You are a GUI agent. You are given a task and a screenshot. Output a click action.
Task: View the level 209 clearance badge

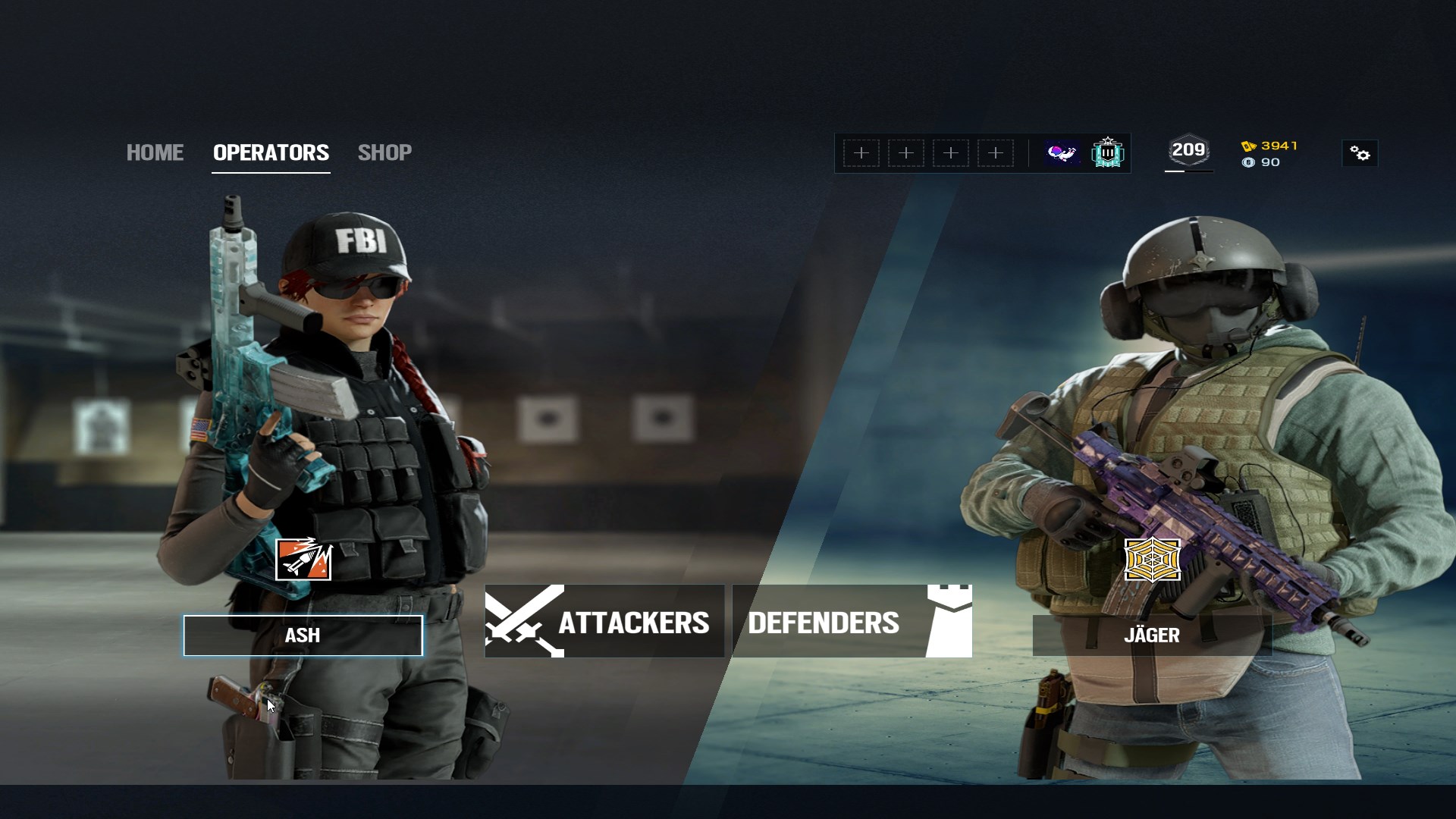click(1188, 151)
